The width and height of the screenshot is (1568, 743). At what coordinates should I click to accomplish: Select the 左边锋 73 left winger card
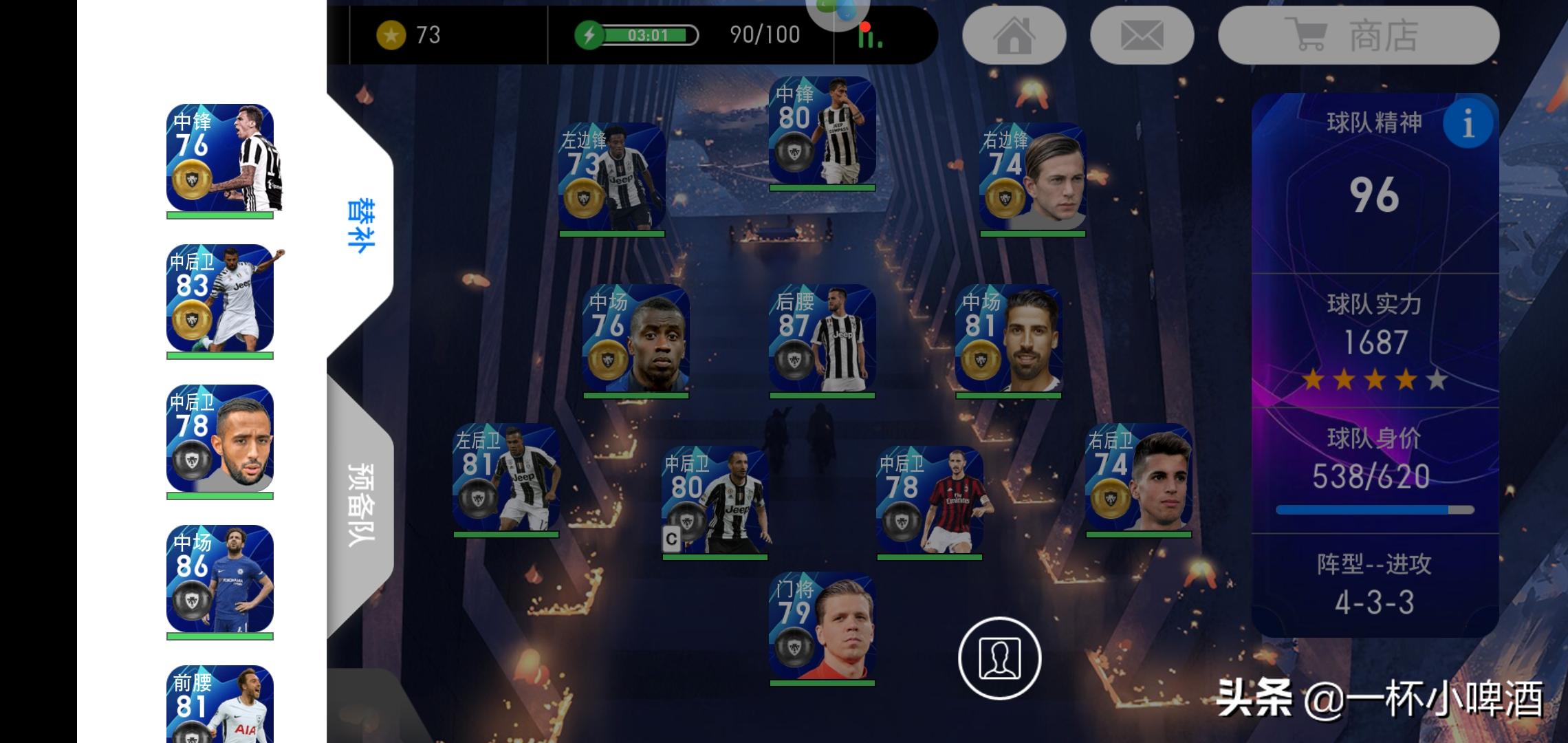611,177
